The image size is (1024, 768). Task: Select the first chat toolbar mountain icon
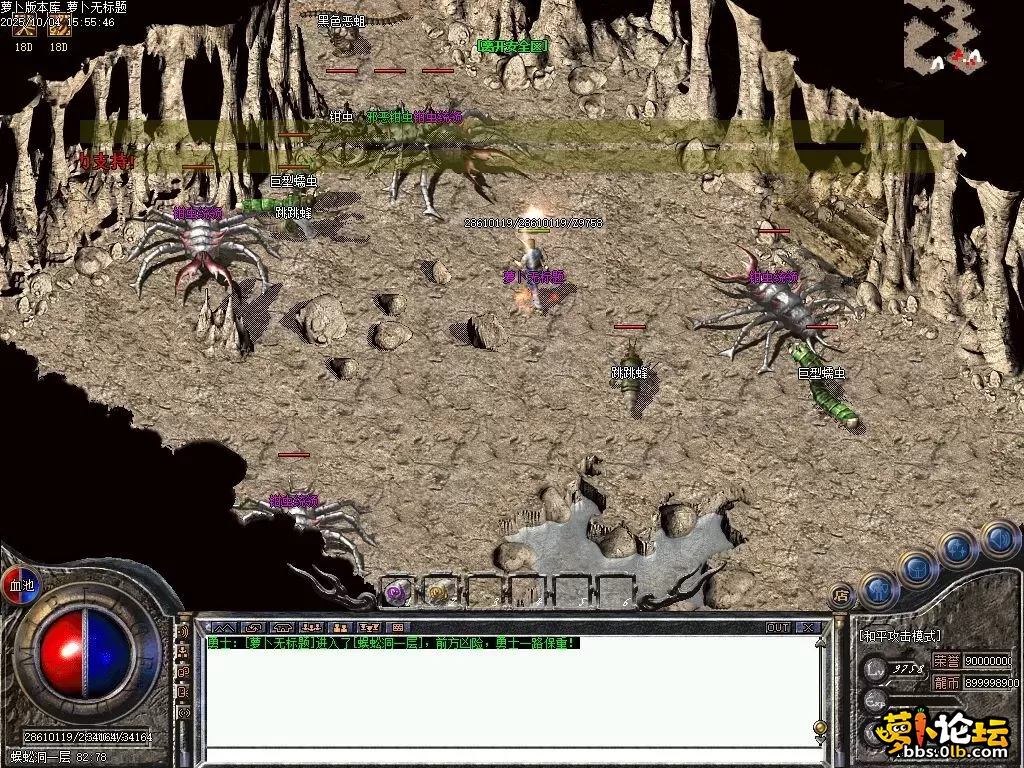223,628
